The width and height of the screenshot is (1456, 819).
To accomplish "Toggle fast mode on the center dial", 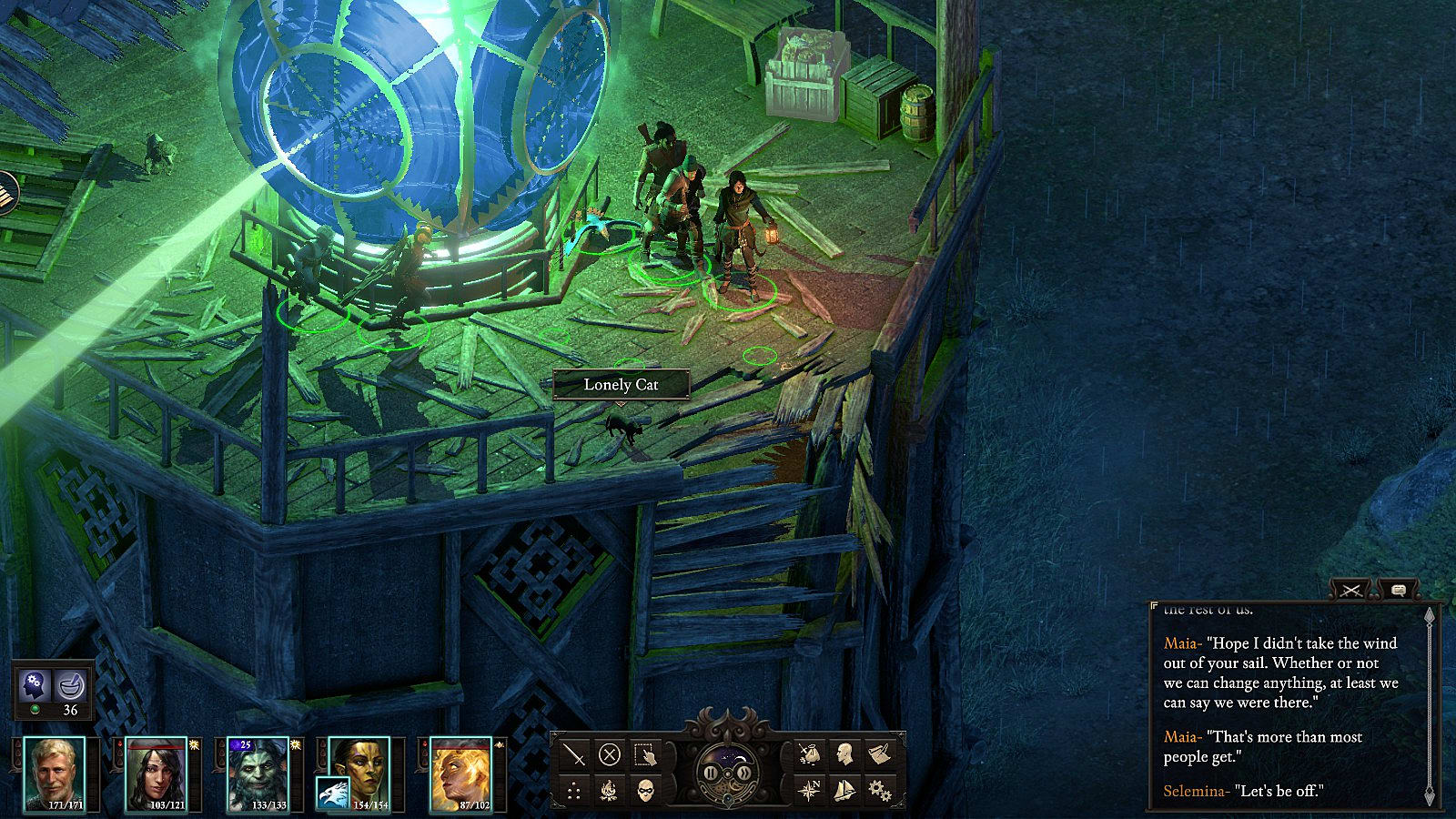I will (744, 773).
